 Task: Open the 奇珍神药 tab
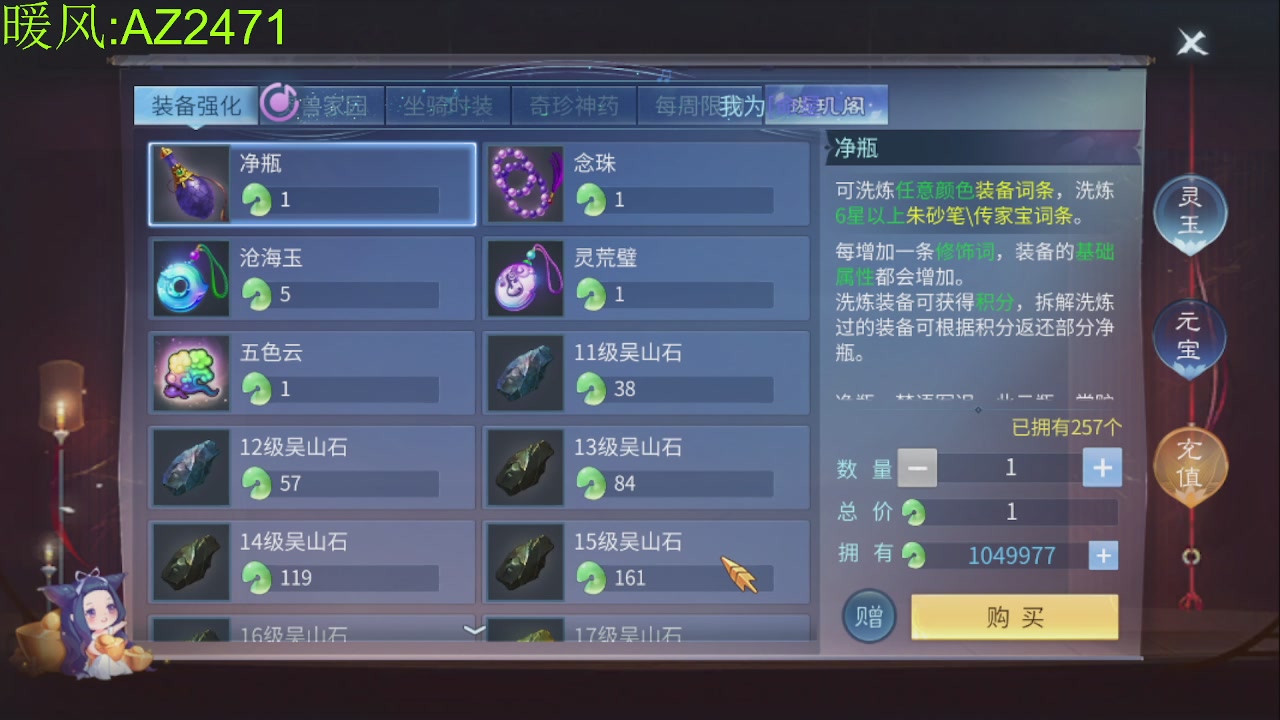click(575, 104)
